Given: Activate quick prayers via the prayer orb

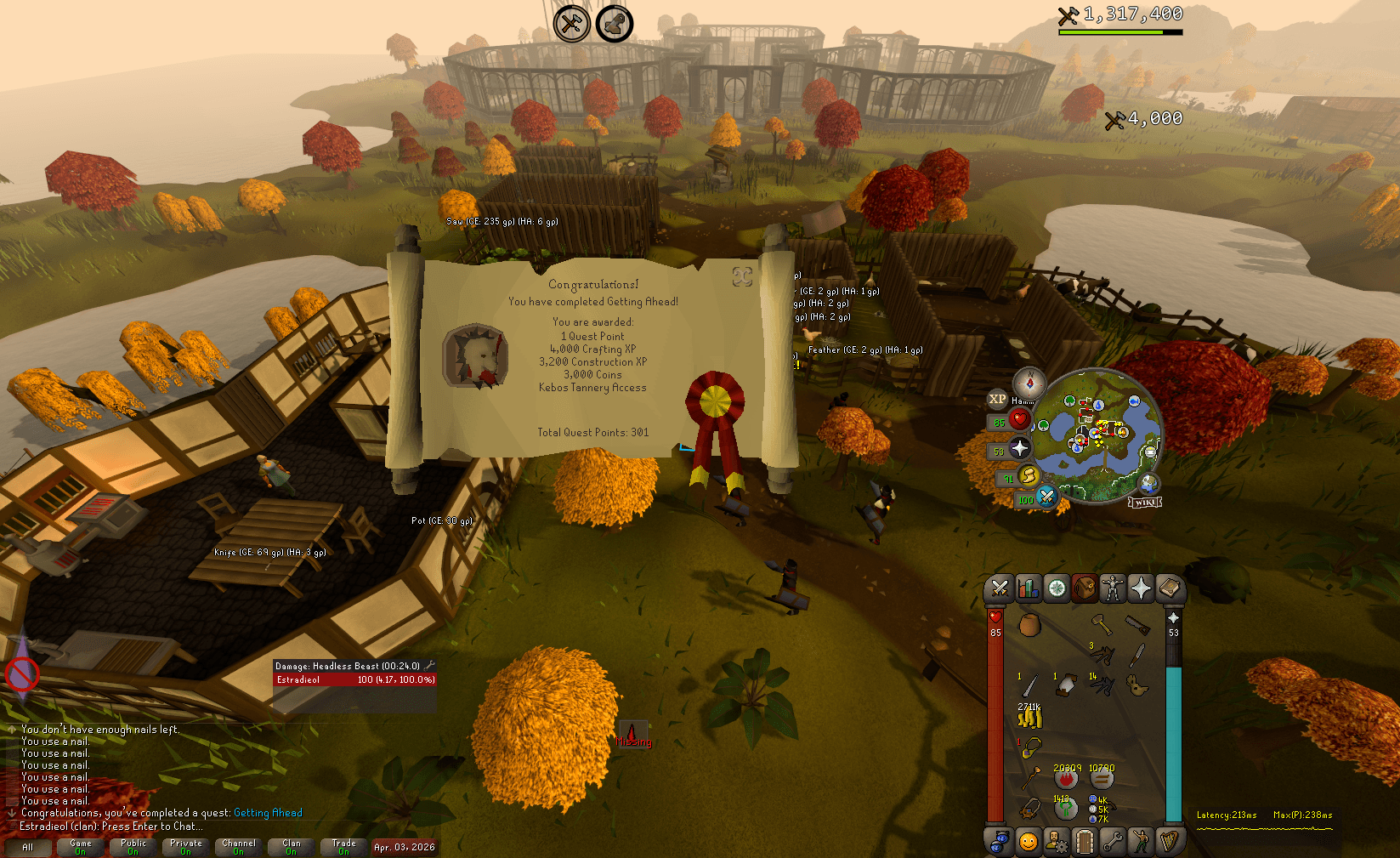Looking at the screenshot, I should 1019,448.
